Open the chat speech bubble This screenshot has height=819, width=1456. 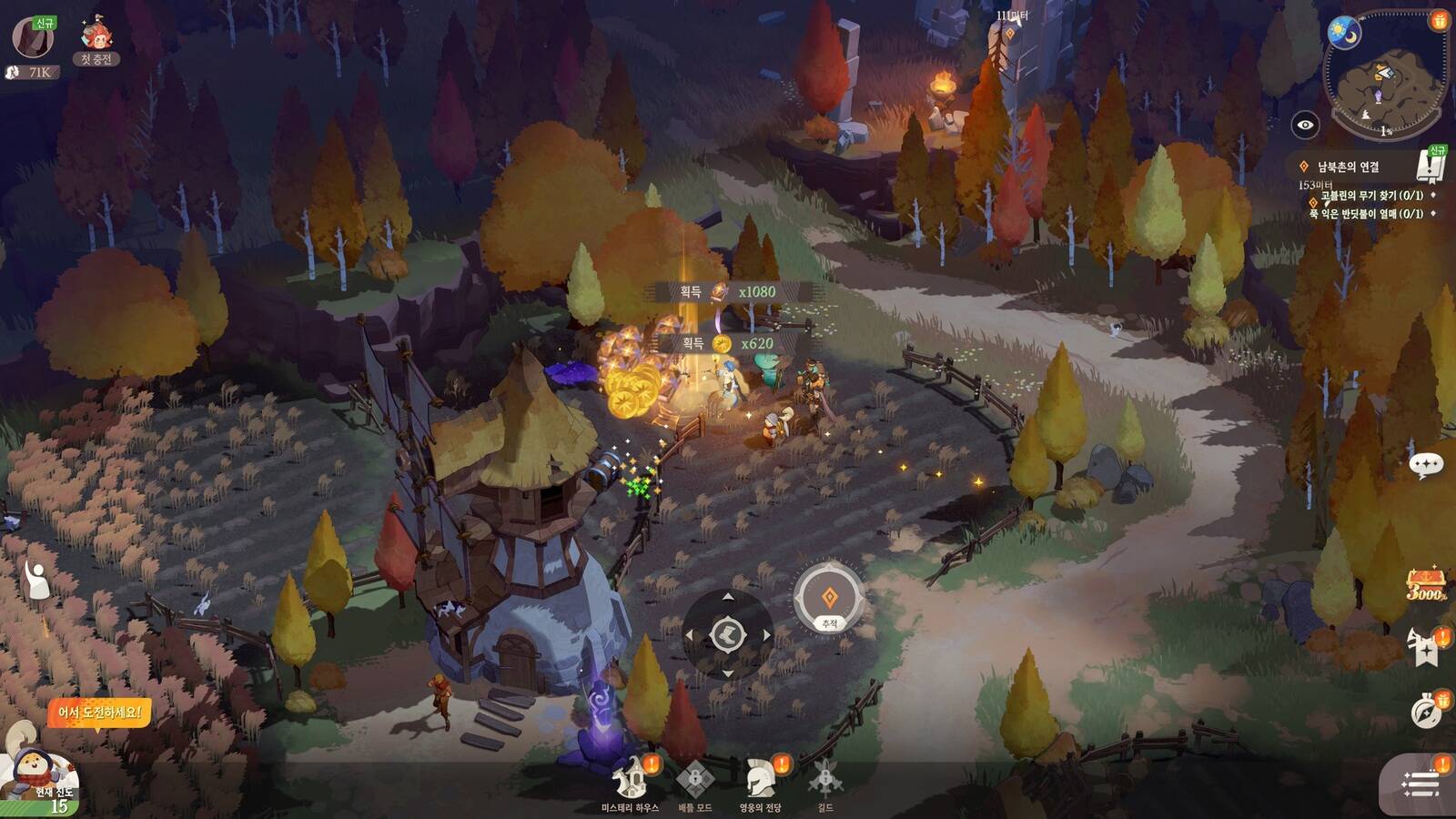point(1425,465)
